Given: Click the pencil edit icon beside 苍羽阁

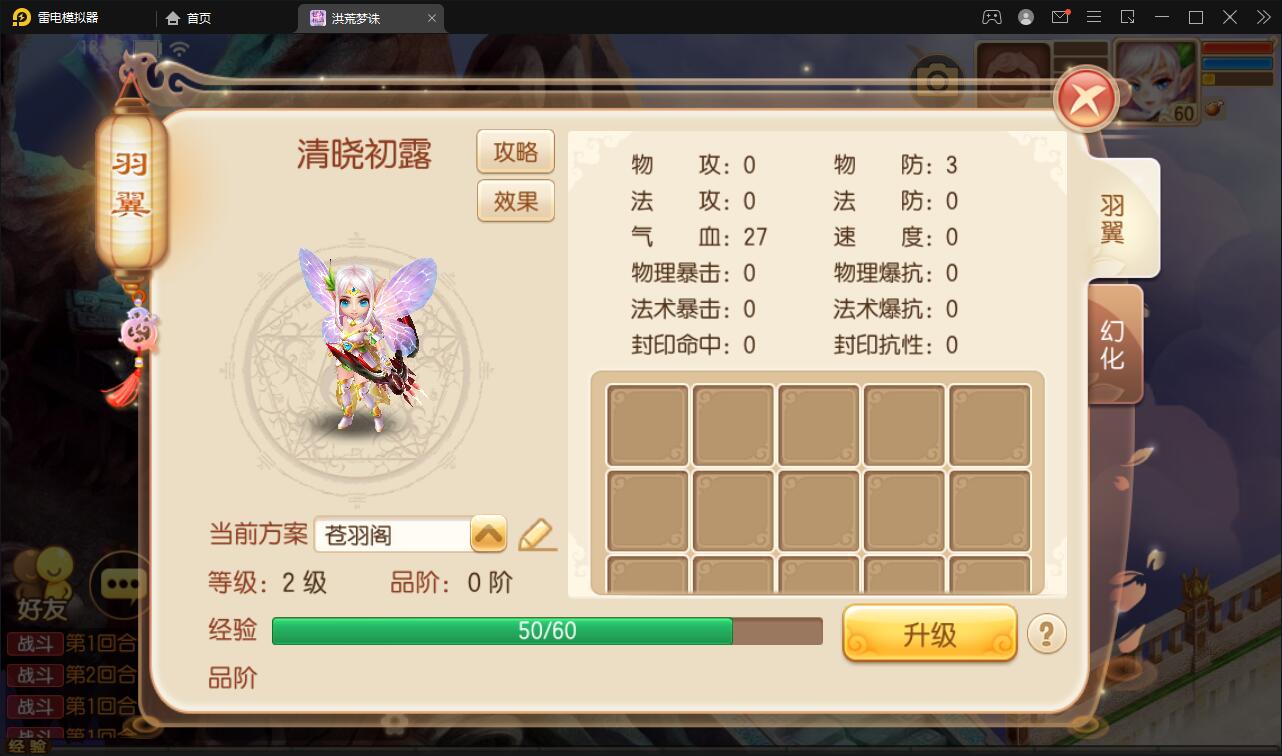Looking at the screenshot, I should point(537,534).
